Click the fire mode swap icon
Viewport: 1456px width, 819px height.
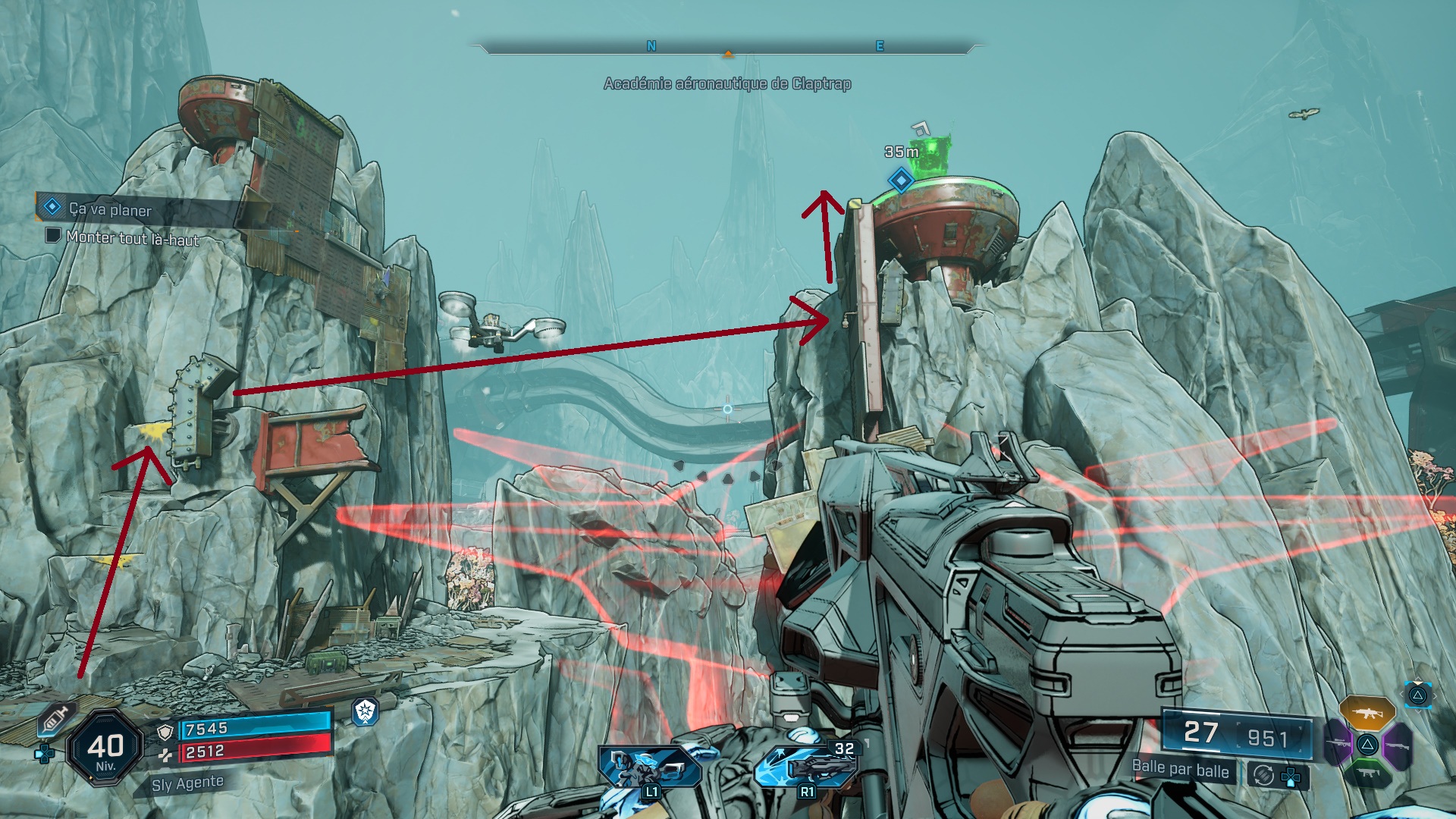[x=1263, y=775]
